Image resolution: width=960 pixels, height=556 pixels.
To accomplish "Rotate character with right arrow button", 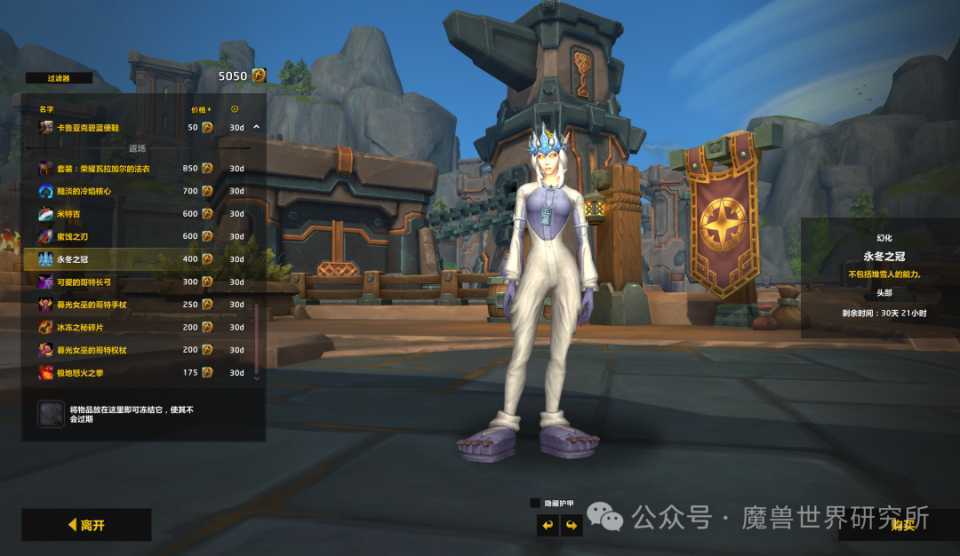I will (x=572, y=524).
